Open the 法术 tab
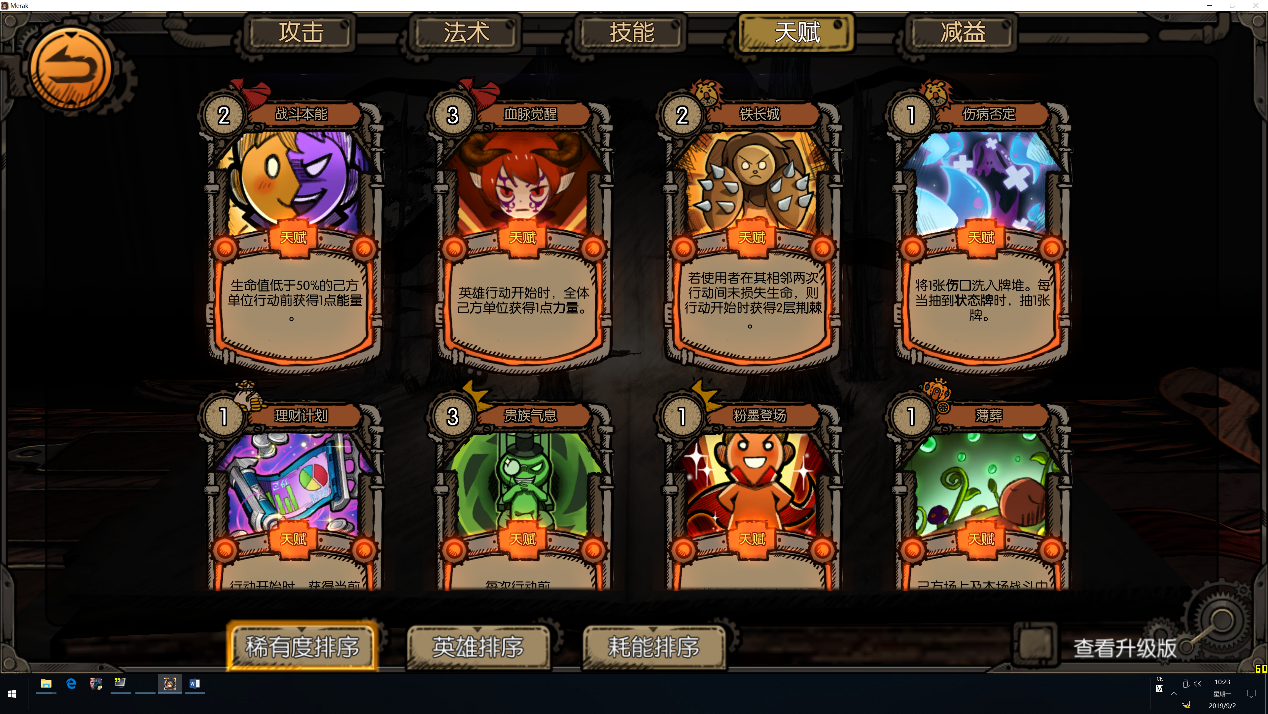The image size is (1268, 714). (x=466, y=32)
